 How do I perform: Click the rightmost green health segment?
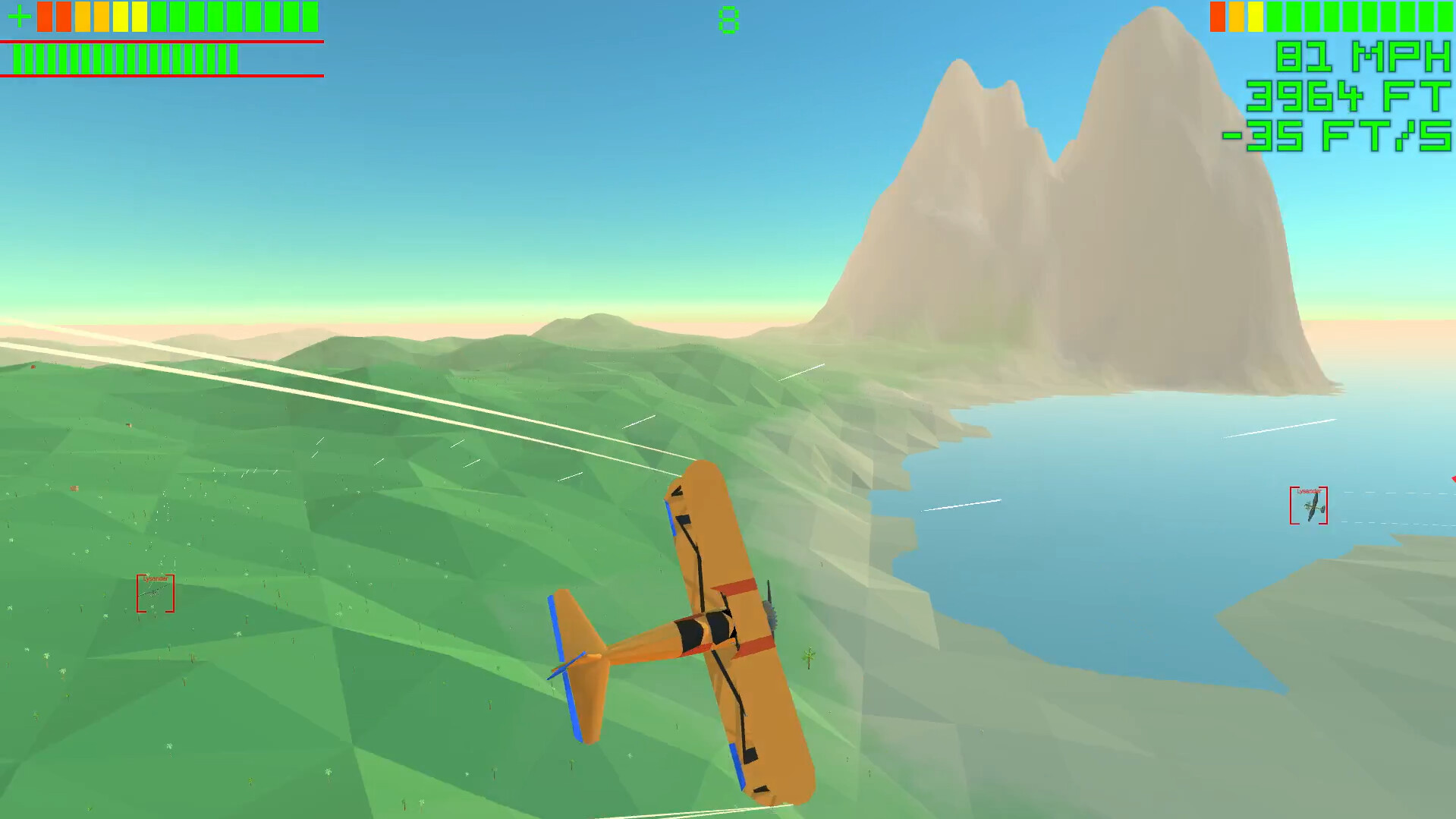coord(309,16)
